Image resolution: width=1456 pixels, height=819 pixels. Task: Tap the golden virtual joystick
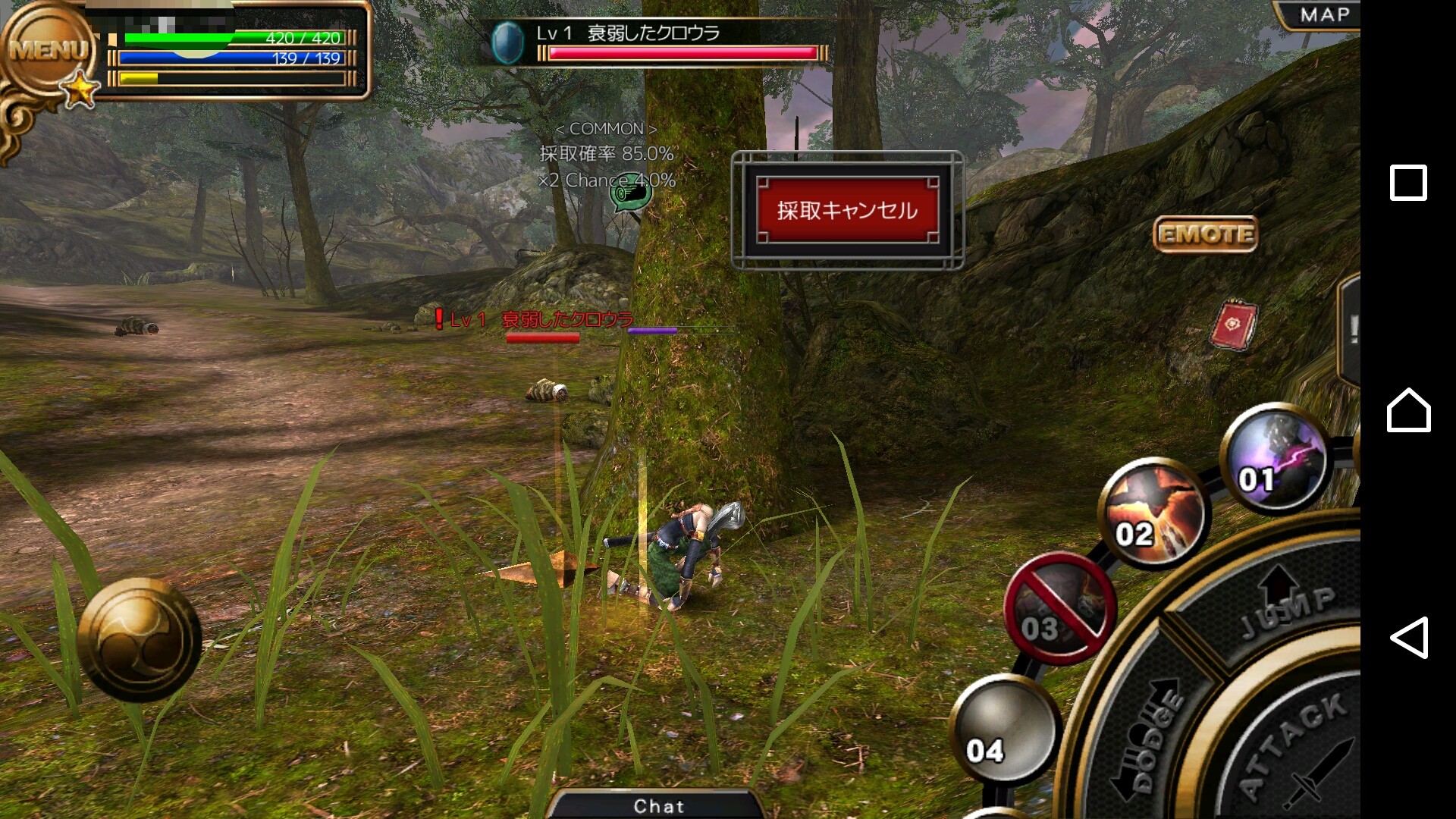point(140,639)
